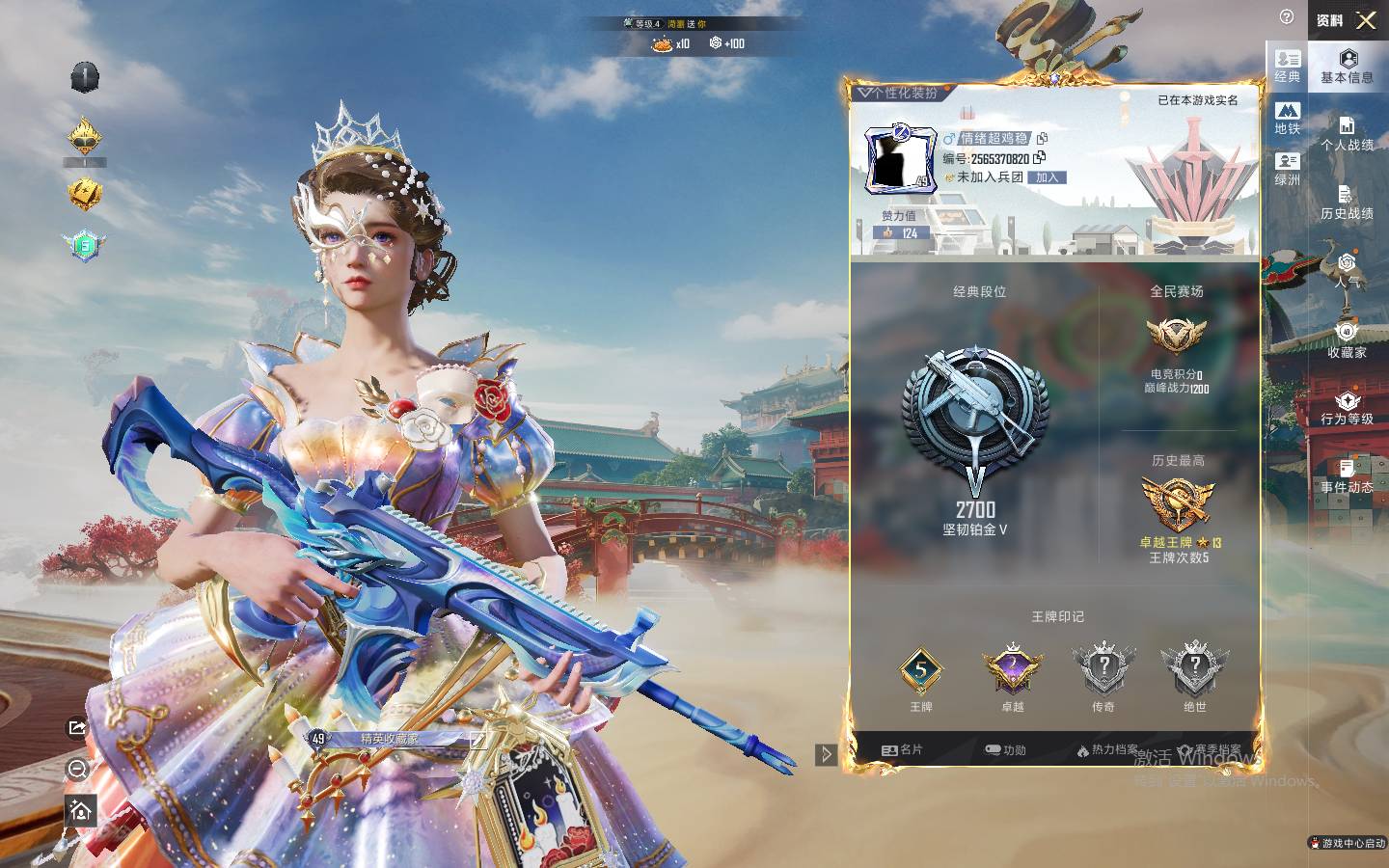Switch to the 地铁 mode tab
Screen dimensions: 1389x868
[1288, 118]
